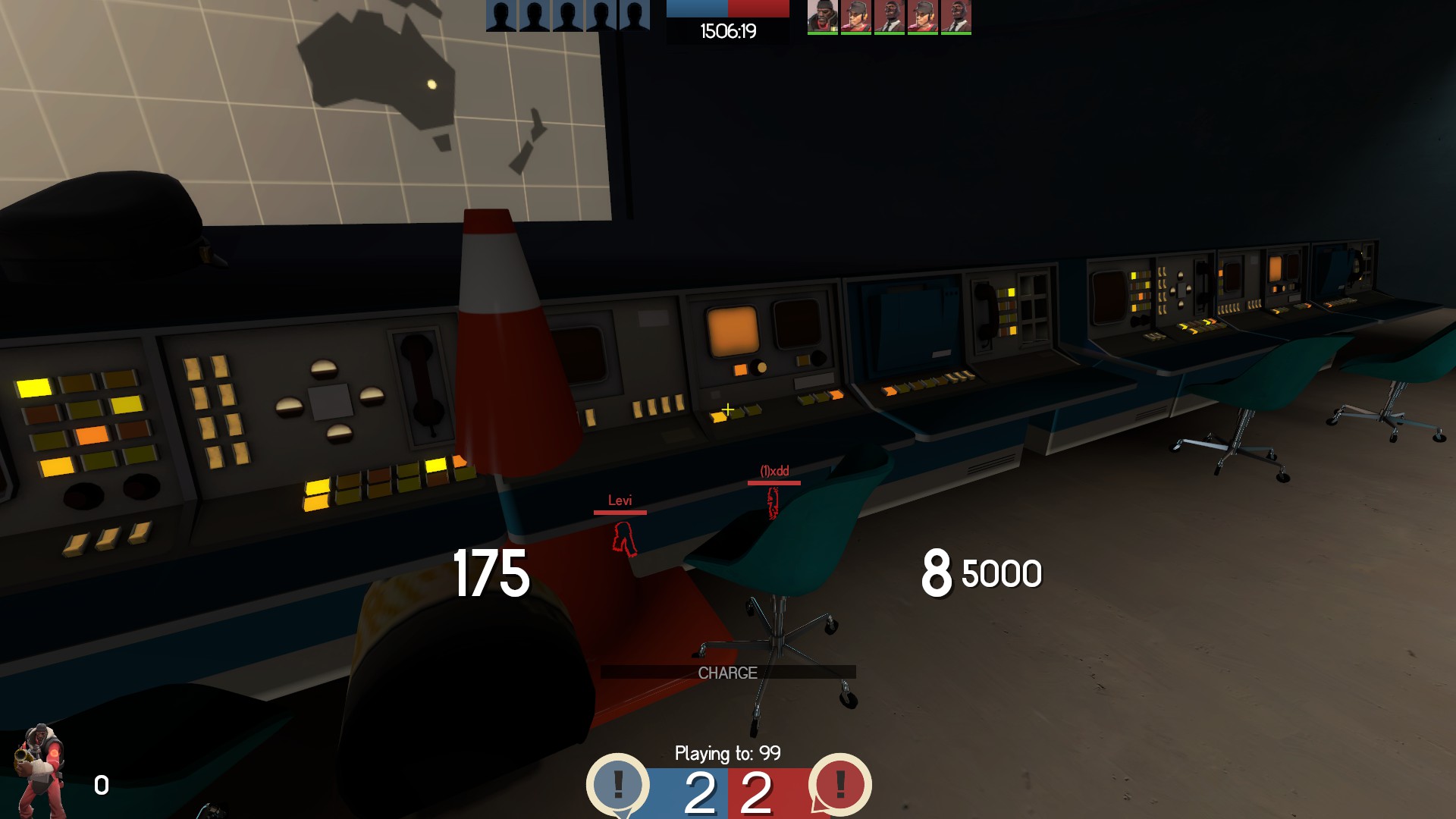Click the red team exclamation alert icon
This screenshot has width=1456, height=819.
click(839, 784)
